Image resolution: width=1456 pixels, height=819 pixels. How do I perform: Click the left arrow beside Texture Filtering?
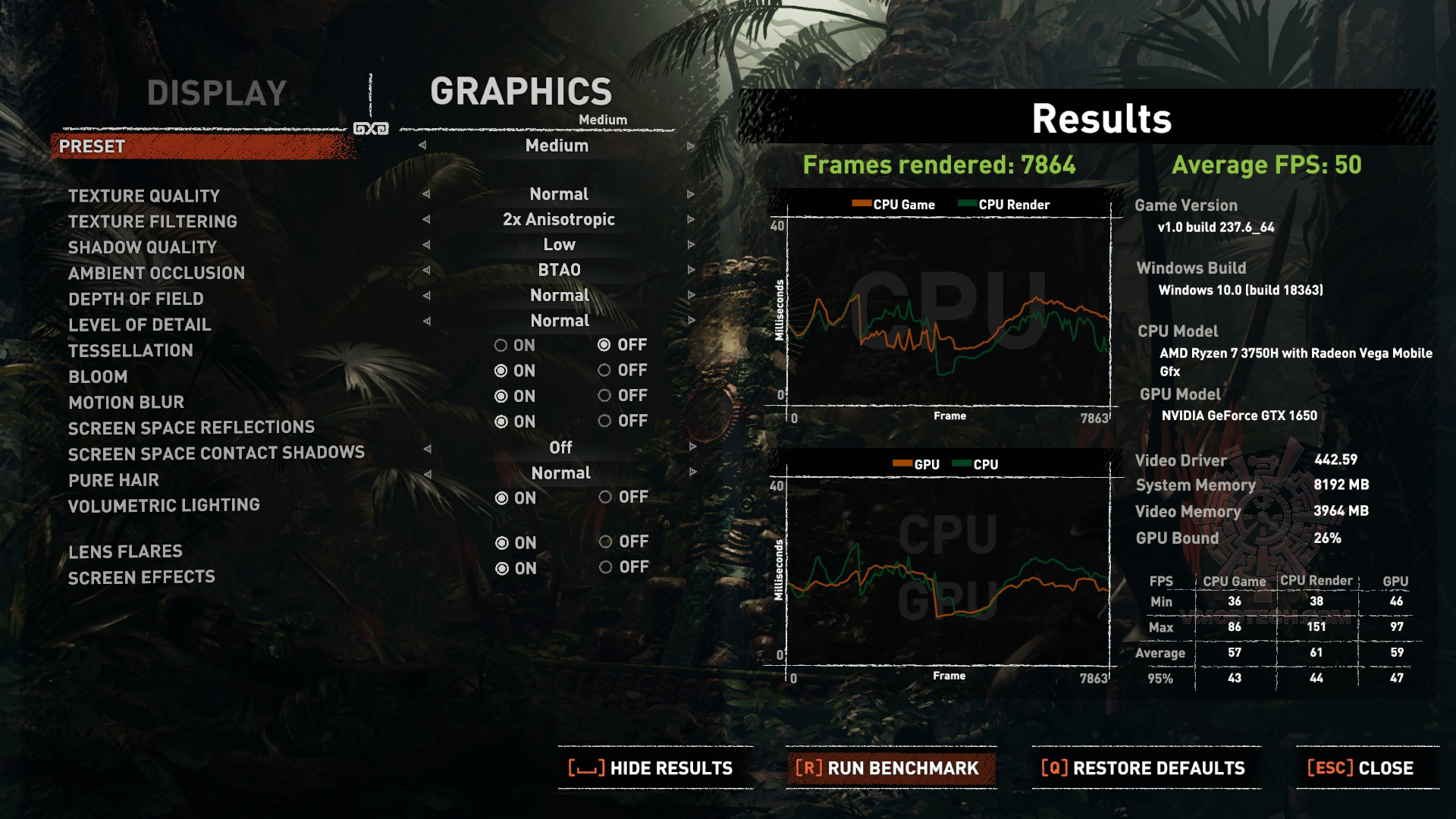425,219
